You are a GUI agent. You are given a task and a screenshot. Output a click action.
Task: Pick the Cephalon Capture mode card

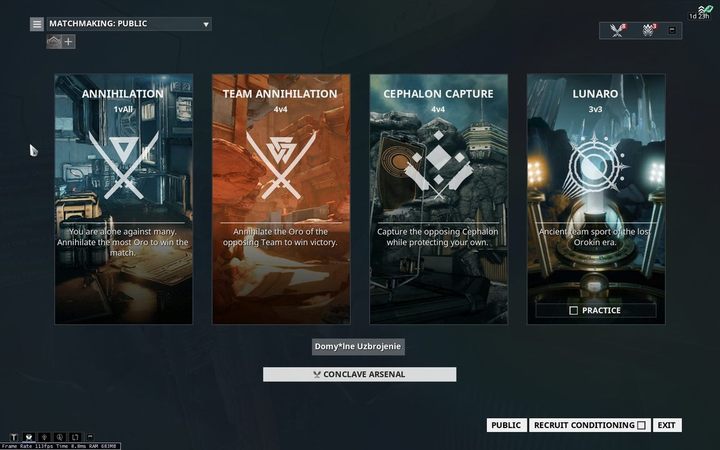(x=438, y=198)
